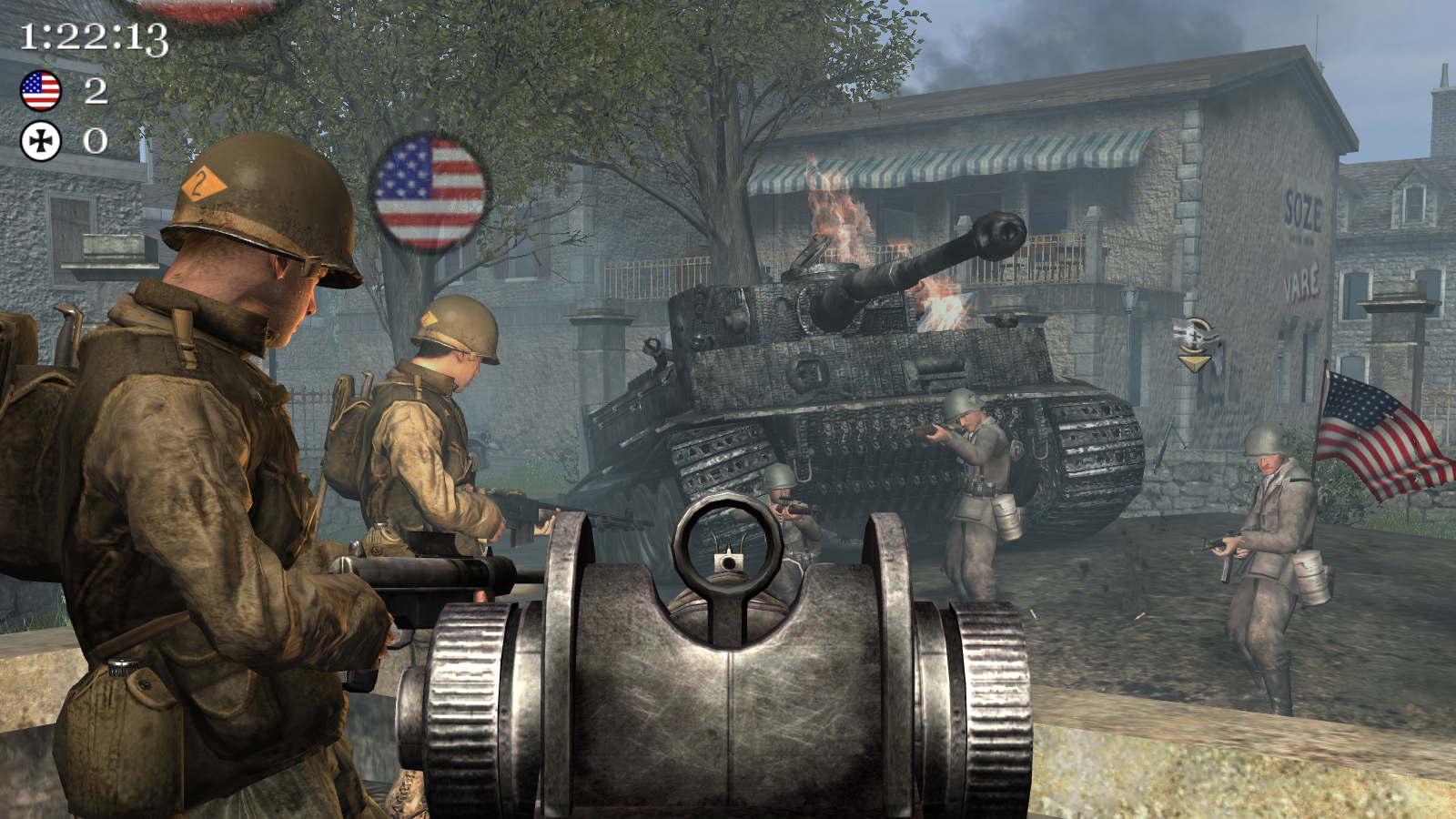Click the American flag team score icon
The height and width of the screenshot is (819, 1456).
38,90
